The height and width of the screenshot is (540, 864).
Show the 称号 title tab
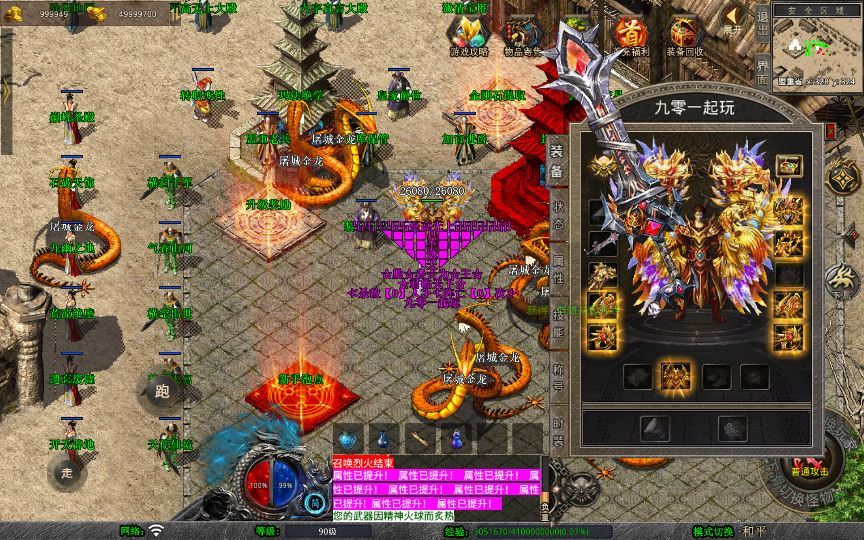(557, 378)
